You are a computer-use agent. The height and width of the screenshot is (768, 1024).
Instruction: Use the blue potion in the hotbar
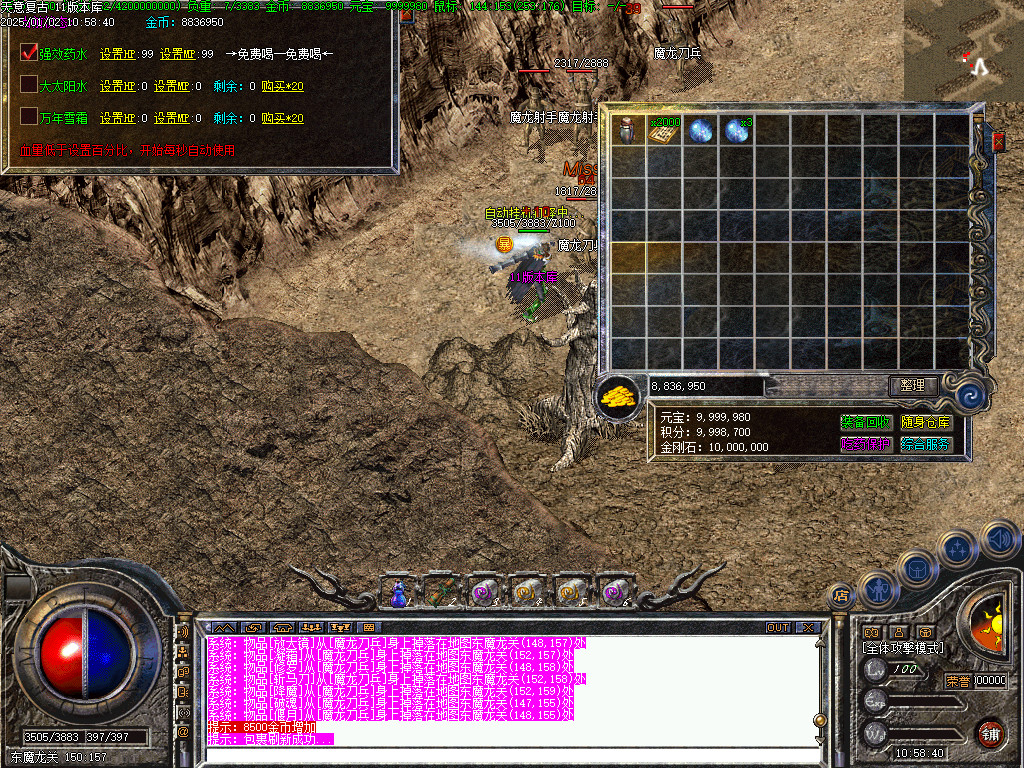398,593
